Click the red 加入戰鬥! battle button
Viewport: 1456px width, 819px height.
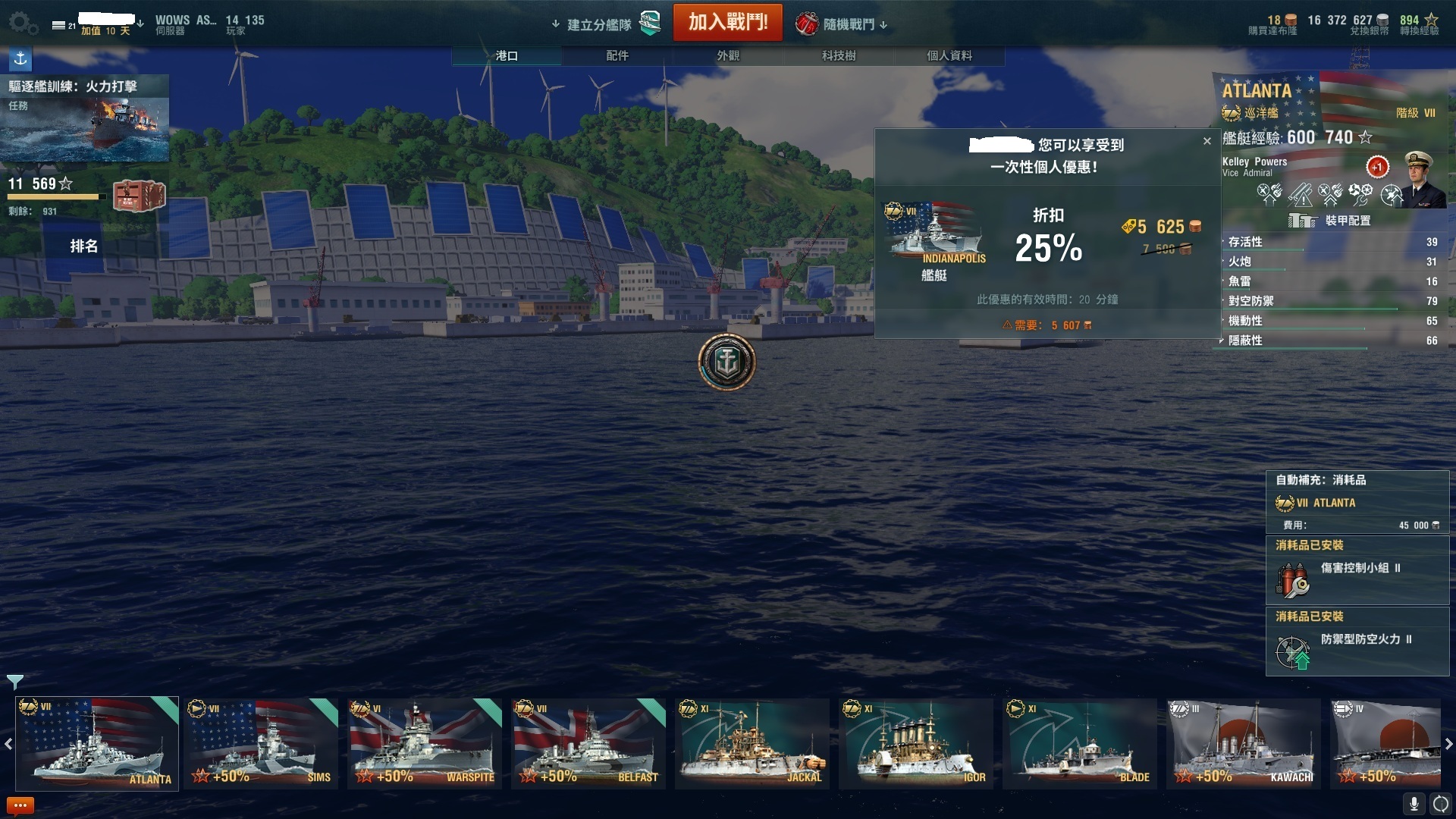pyautogui.click(x=727, y=22)
